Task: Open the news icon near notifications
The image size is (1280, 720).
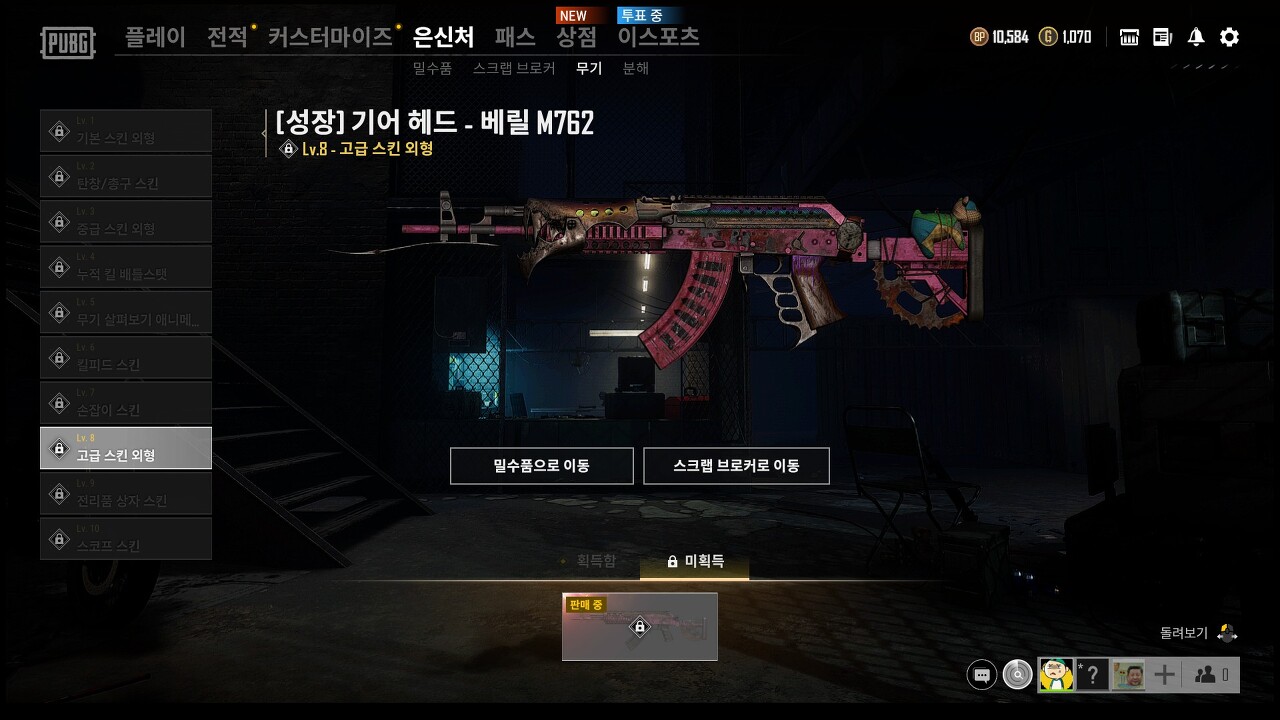Action: tap(1161, 36)
